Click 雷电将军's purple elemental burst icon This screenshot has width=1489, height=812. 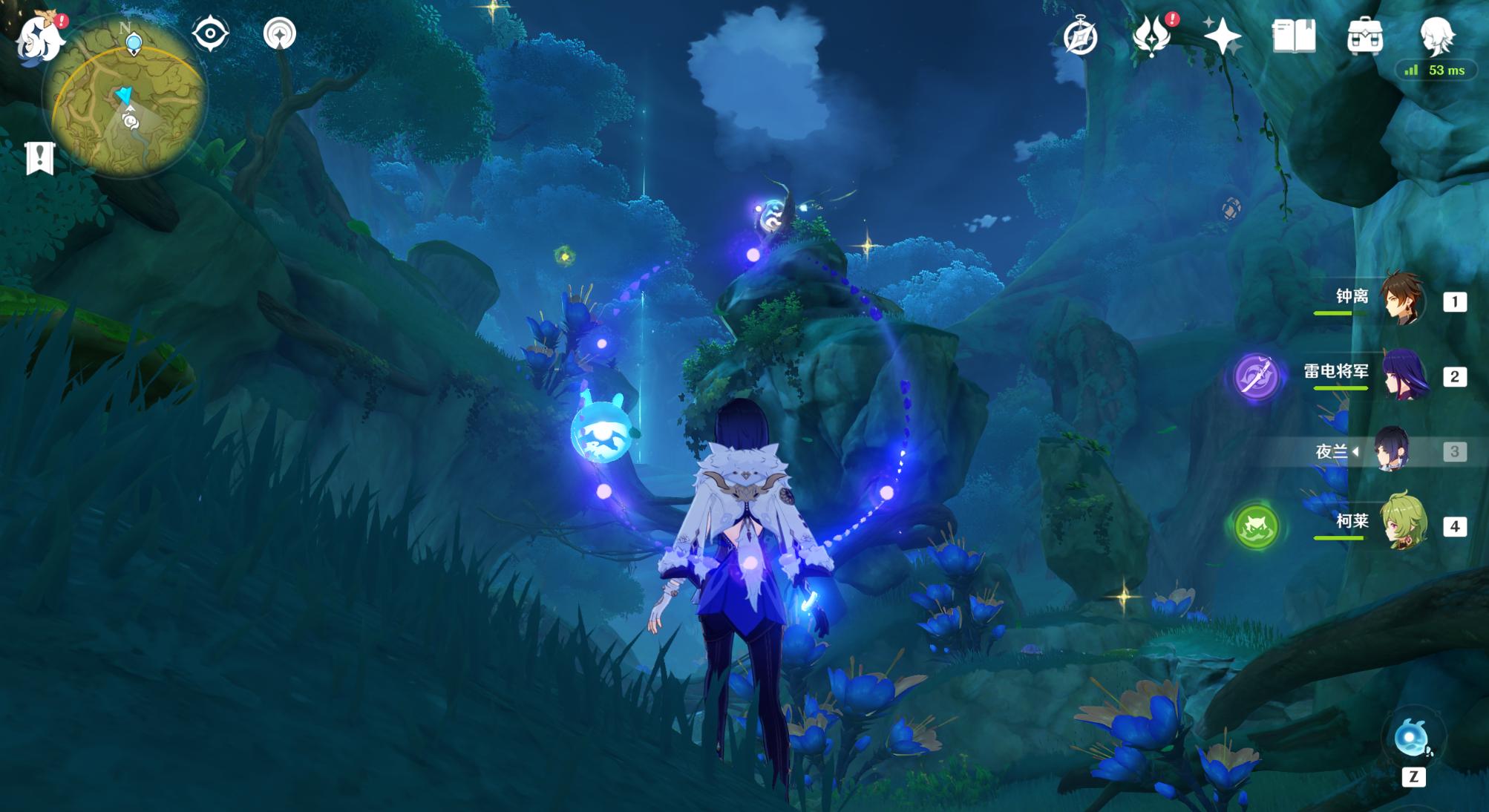[x=1256, y=377]
